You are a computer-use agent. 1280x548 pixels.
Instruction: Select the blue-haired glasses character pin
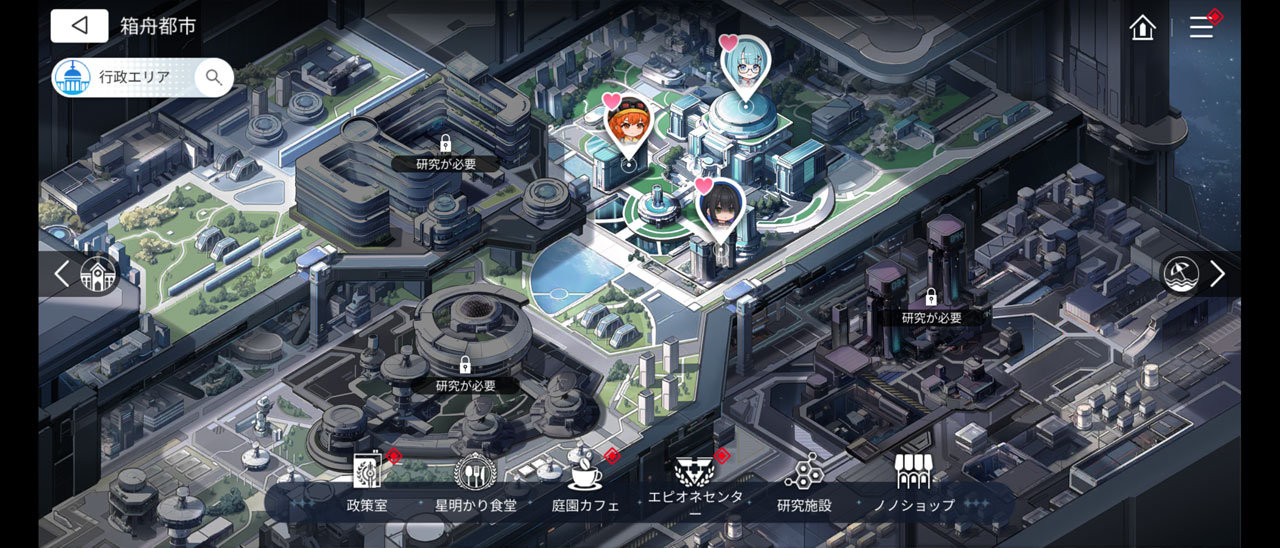[x=746, y=65]
